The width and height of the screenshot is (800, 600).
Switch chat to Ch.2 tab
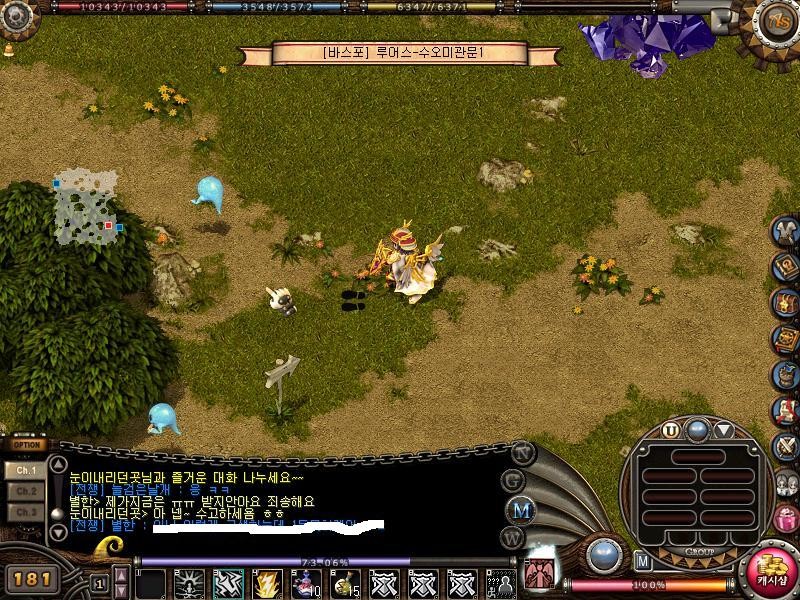(x=26, y=491)
